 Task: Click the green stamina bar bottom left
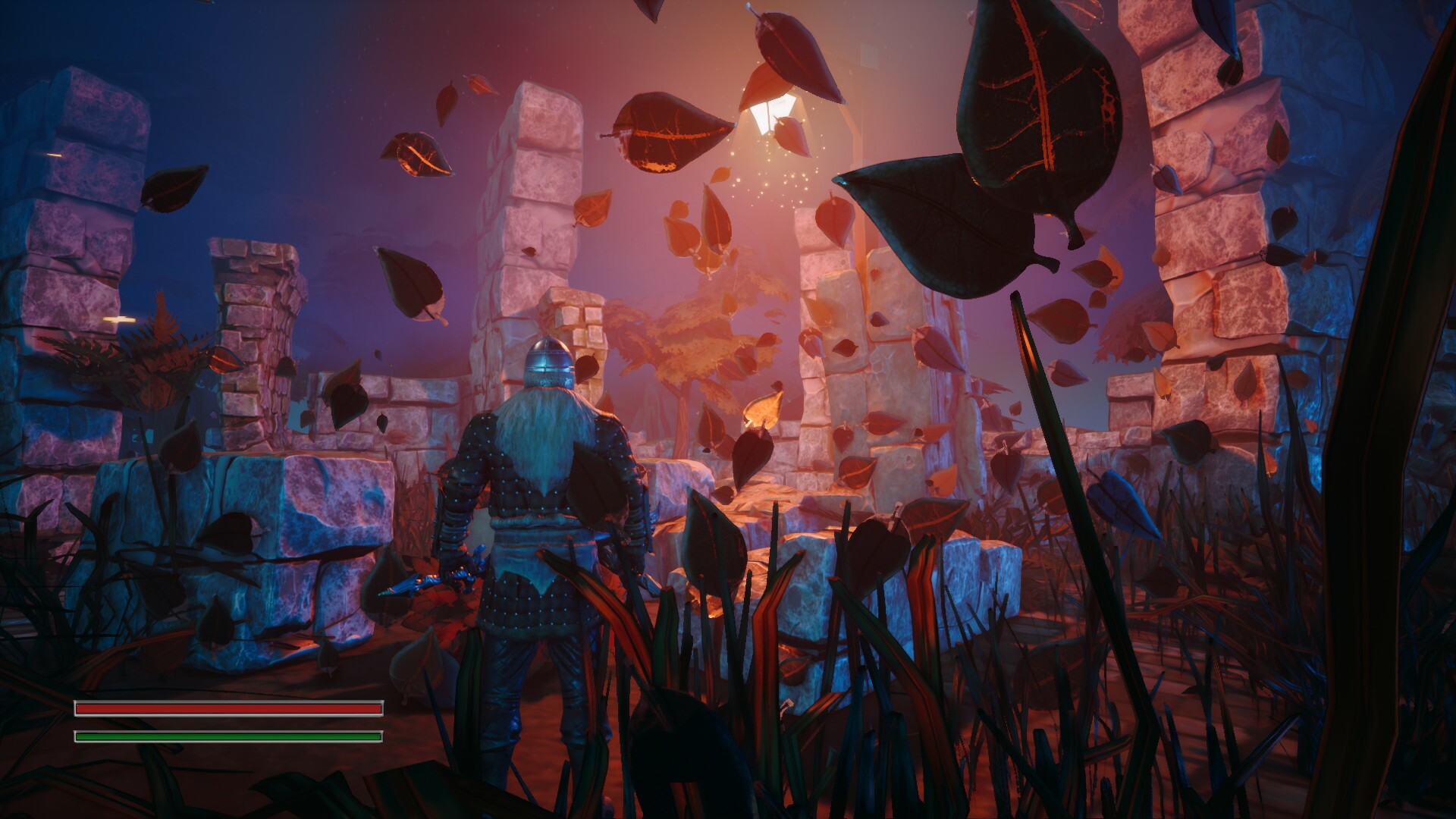(227, 736)
